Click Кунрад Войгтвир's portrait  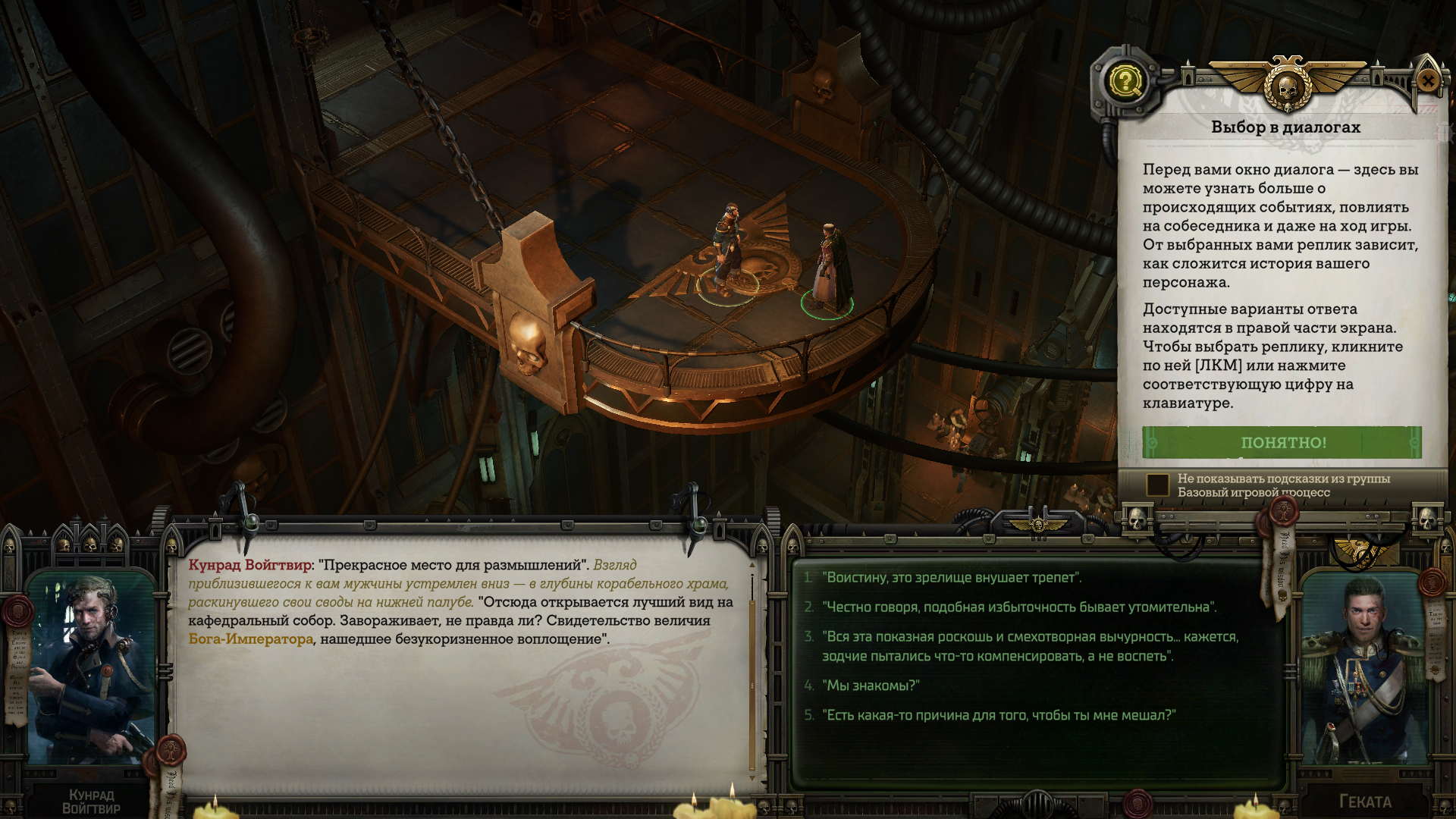pos(91,667)
